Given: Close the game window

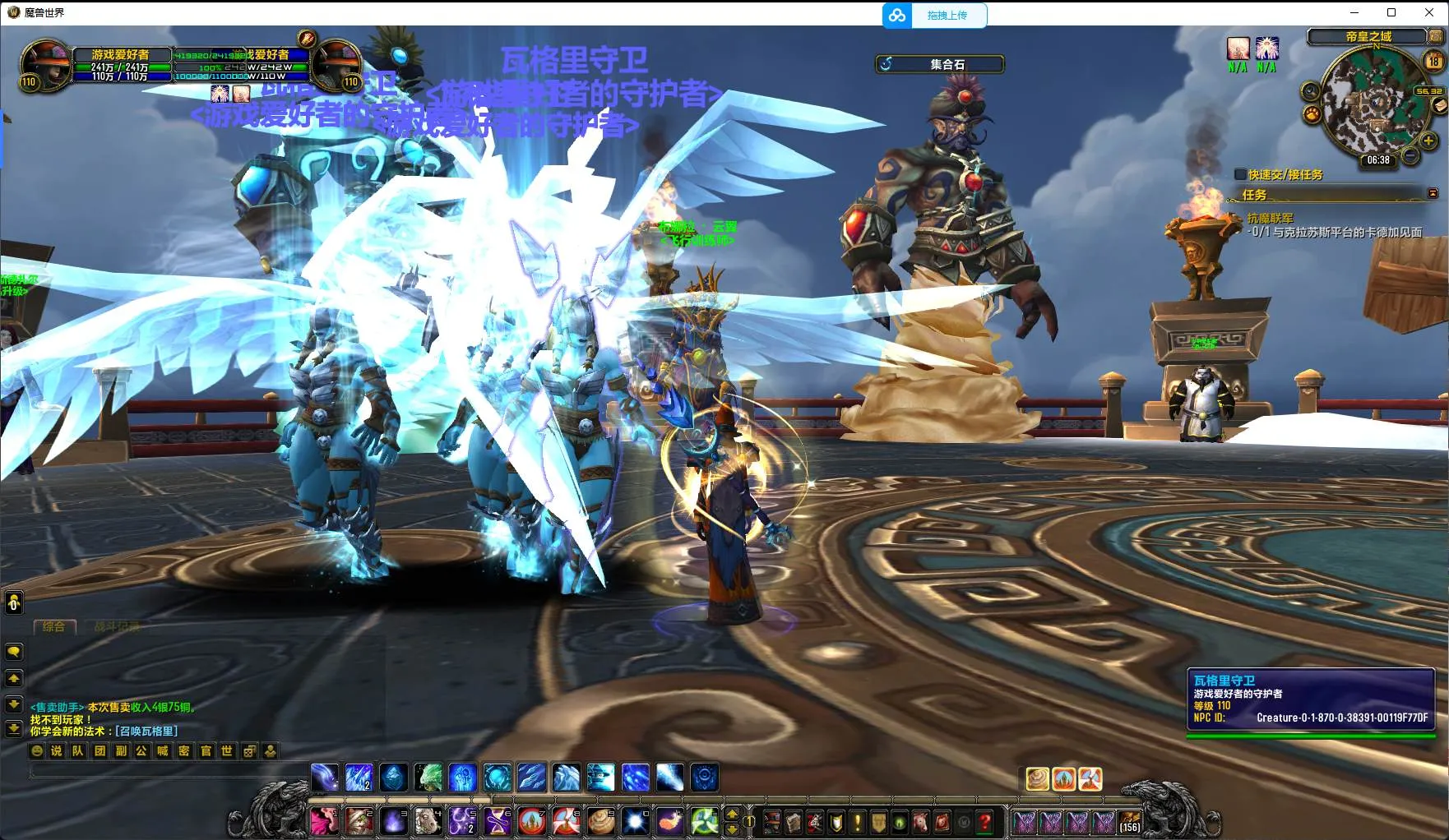Looking at the screenshot, I should (1429, 12).
